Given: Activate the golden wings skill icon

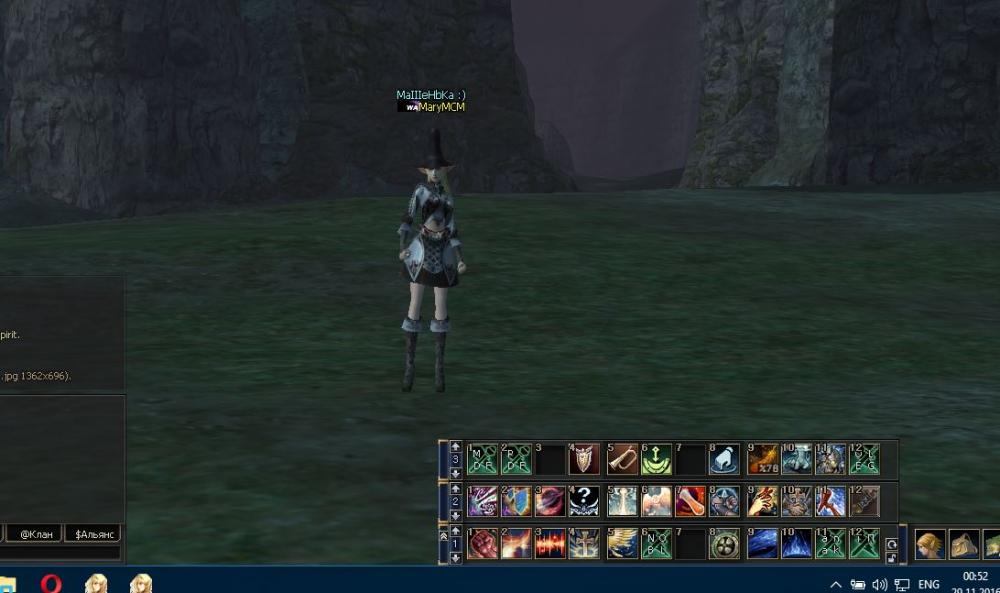Looking at the screenshot, I should [x=622, y=543].
